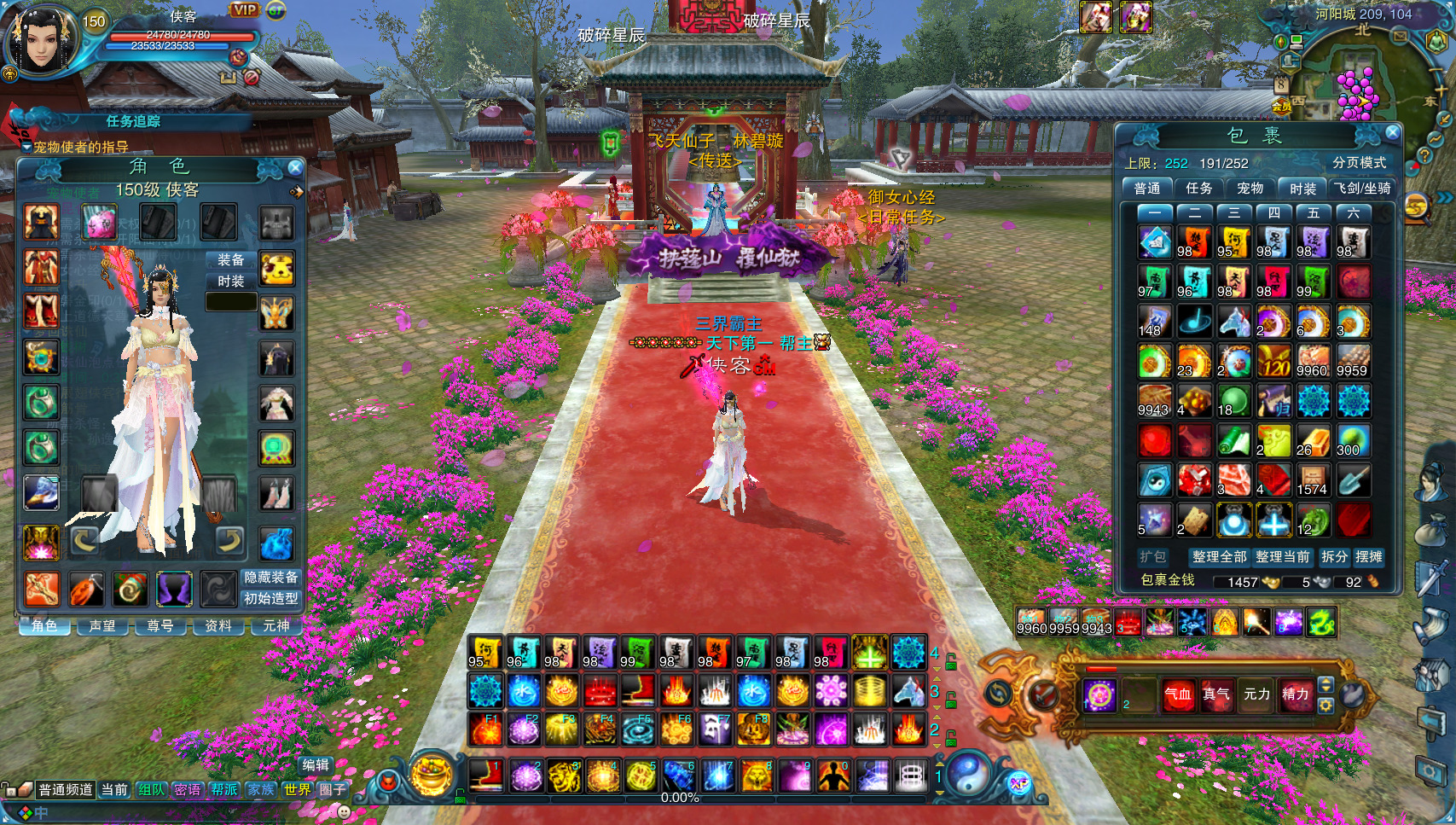Select the 时装 bag tab
This screenshot has height=825, width=1456.
coord(1302,189)
